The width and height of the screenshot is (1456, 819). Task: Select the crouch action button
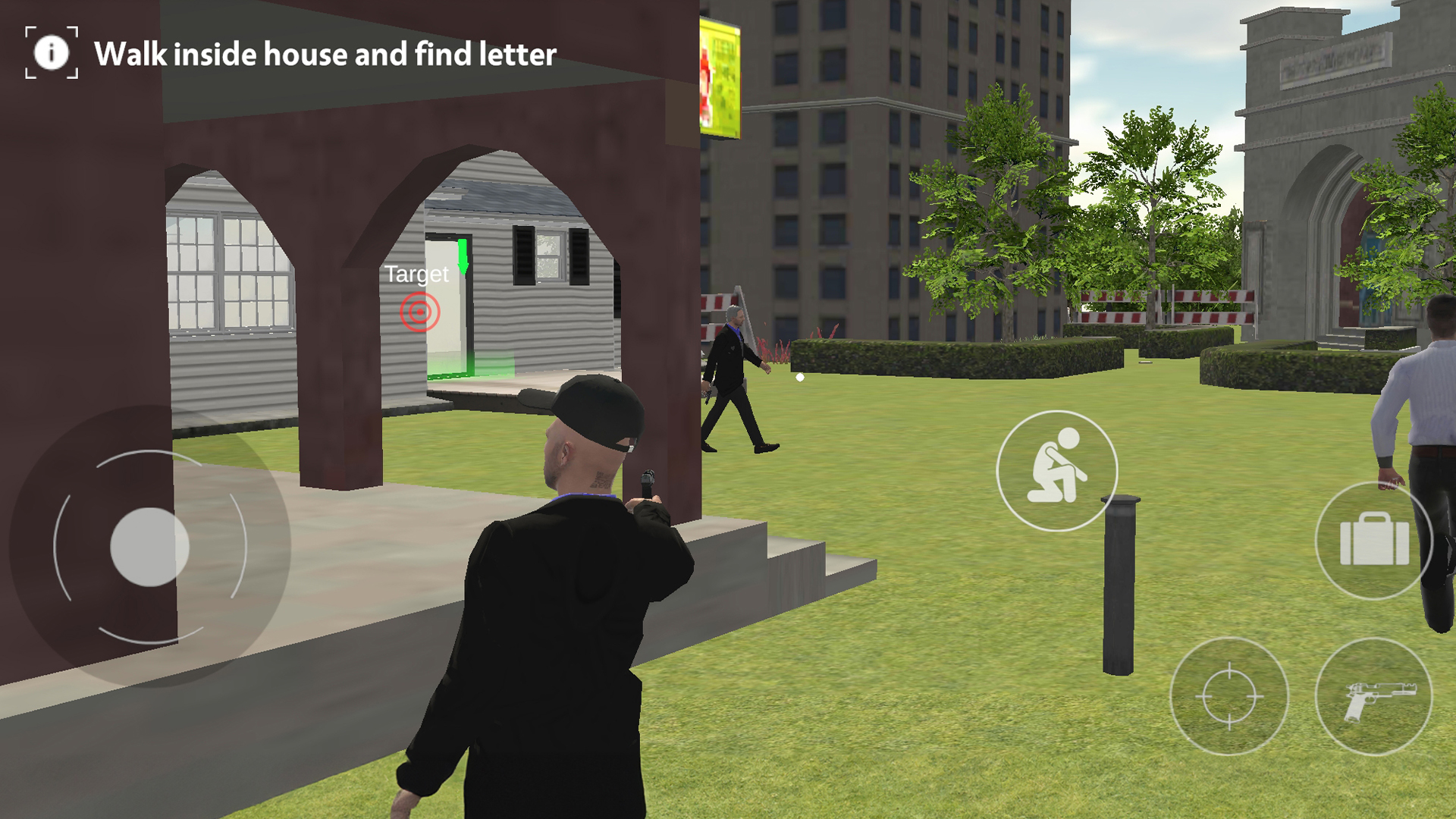pos(1056,470)
